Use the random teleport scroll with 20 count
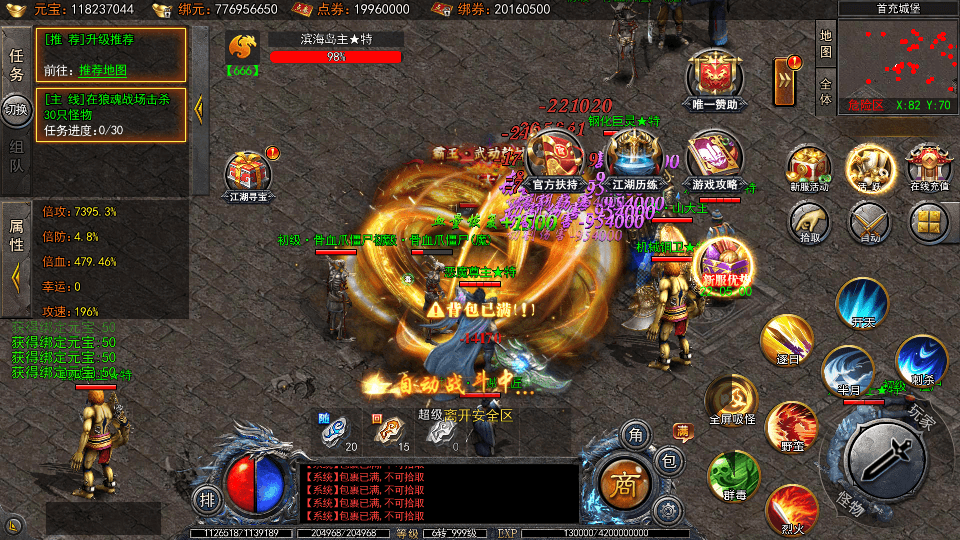The width and height of the screenshot is (960, 540). 335,429
